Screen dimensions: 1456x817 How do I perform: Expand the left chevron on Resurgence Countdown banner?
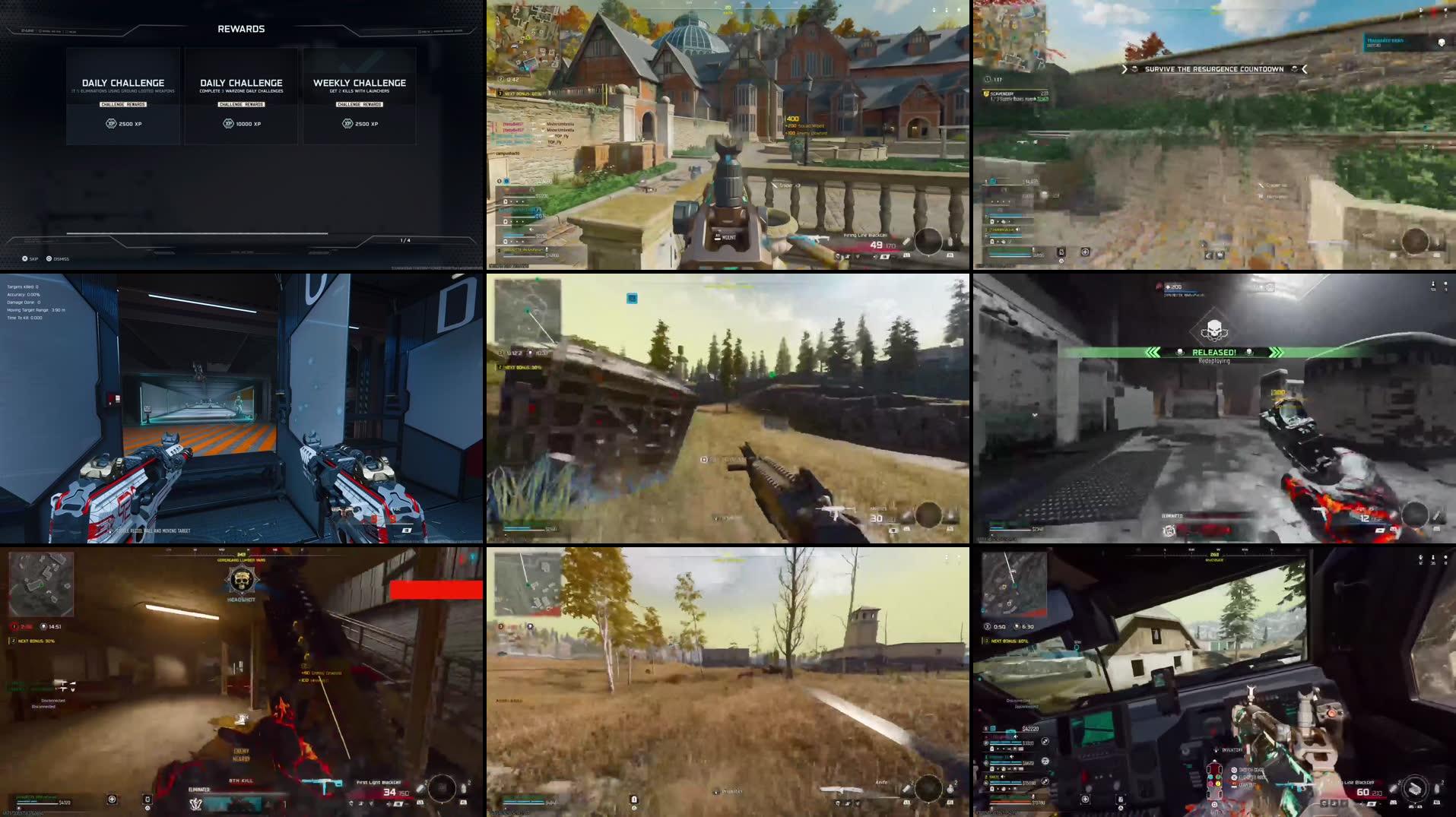coord(1125,69)
